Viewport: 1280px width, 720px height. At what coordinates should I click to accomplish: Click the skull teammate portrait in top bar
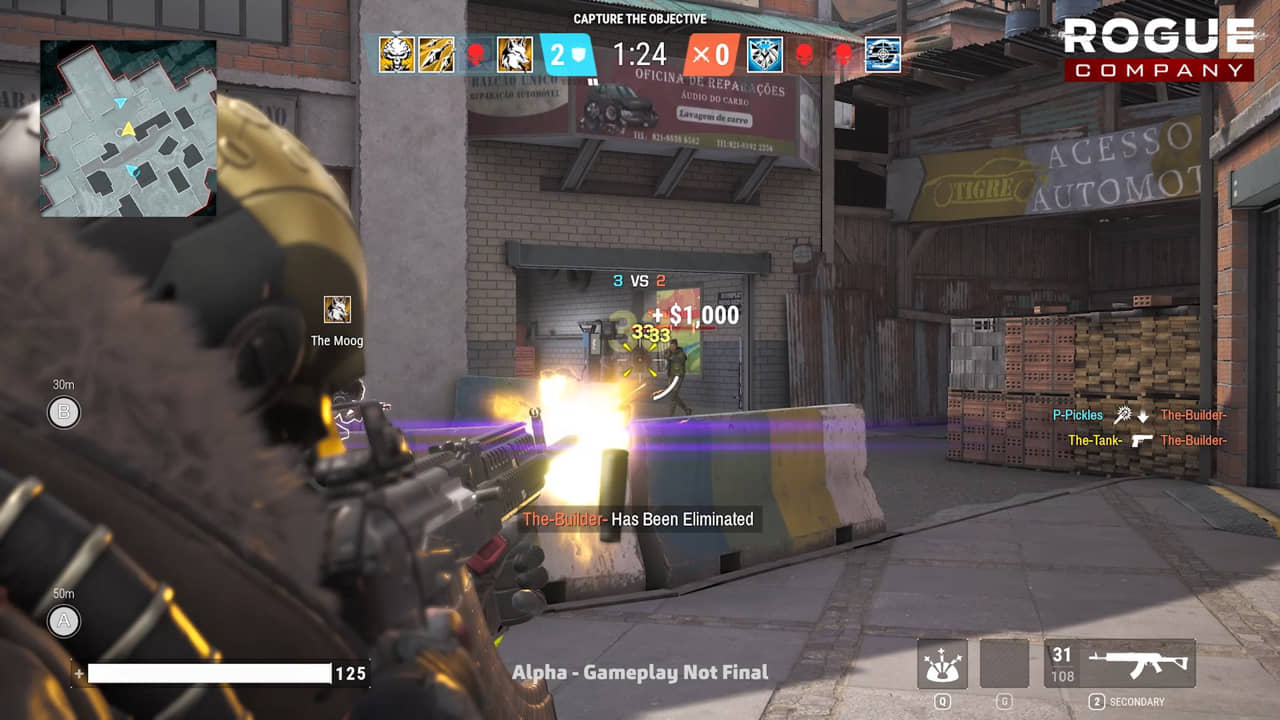396,54
